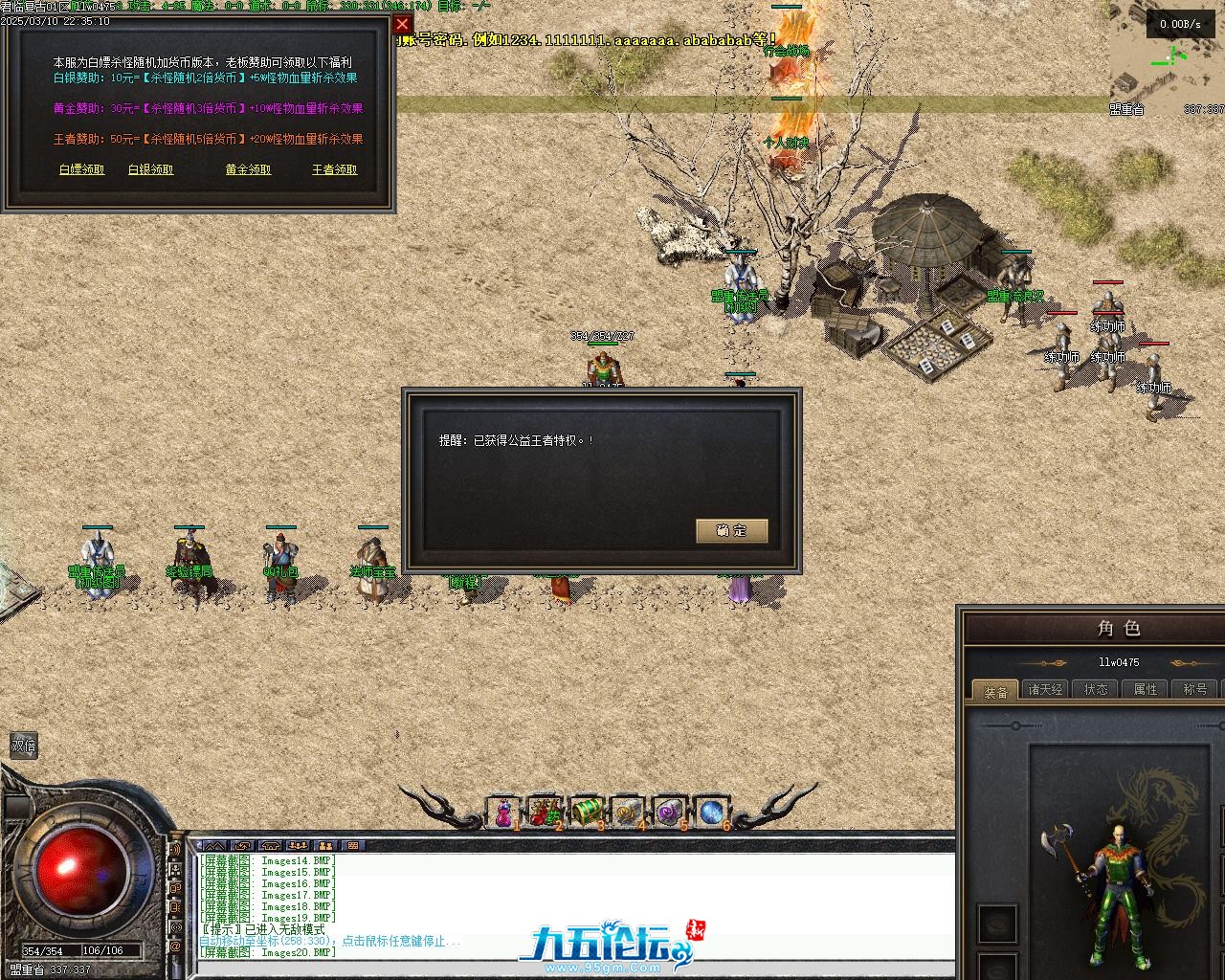Close the sponsorship benefits panel with the red X
Screen dimensions: 1225x980
(x=402, y=24)
